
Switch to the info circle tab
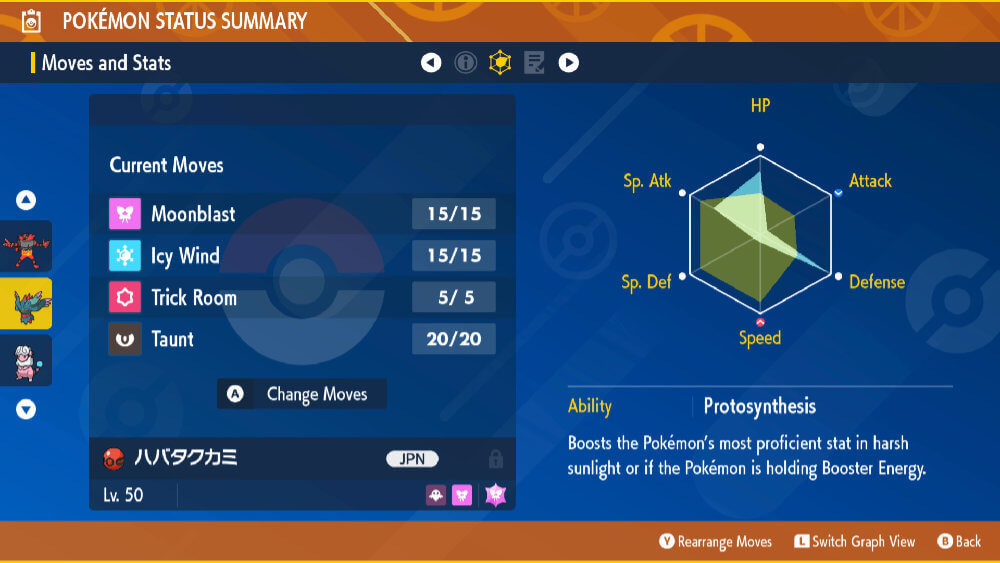coord(465,63)
